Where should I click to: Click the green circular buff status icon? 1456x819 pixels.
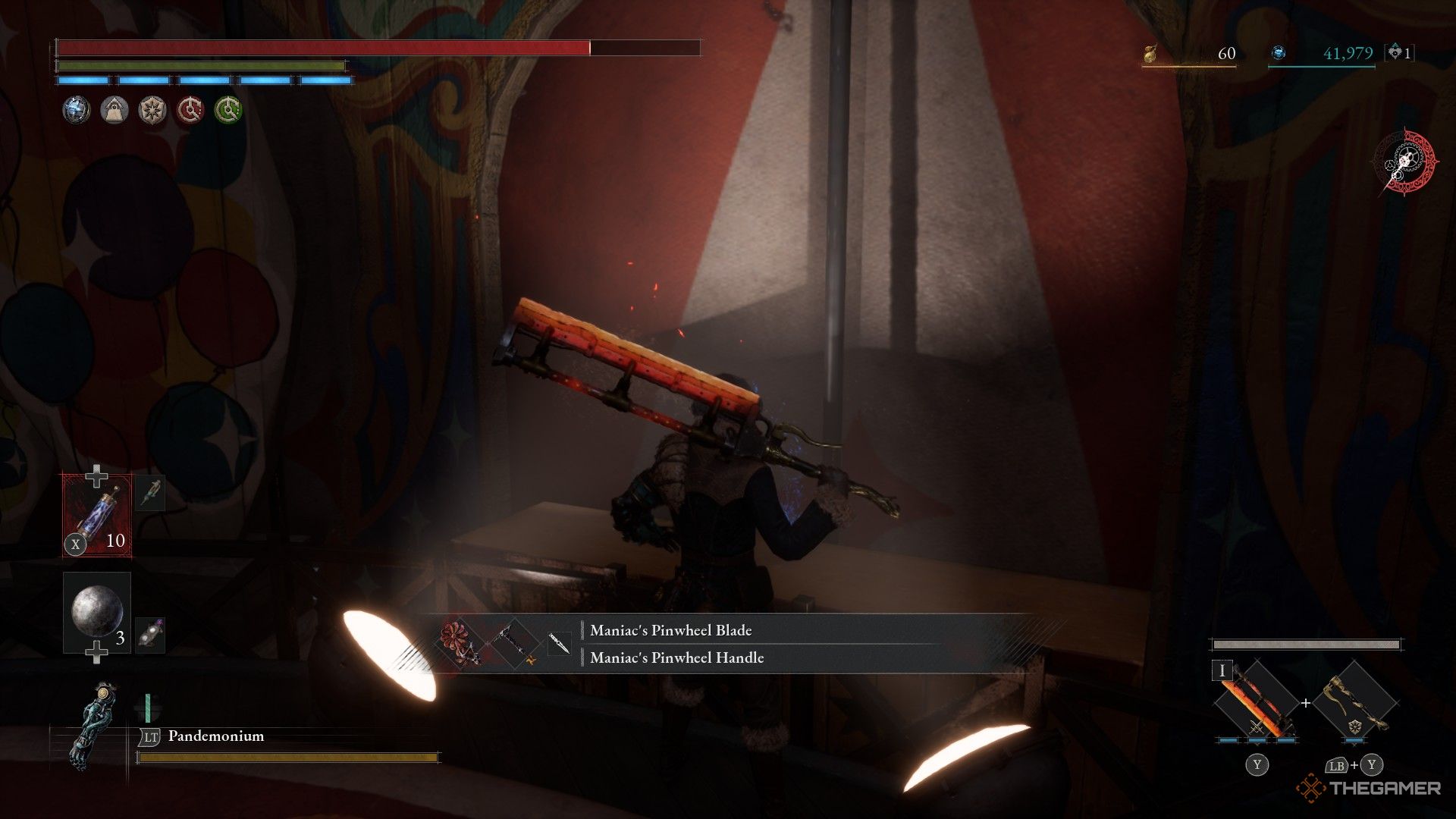coord(228,111)
